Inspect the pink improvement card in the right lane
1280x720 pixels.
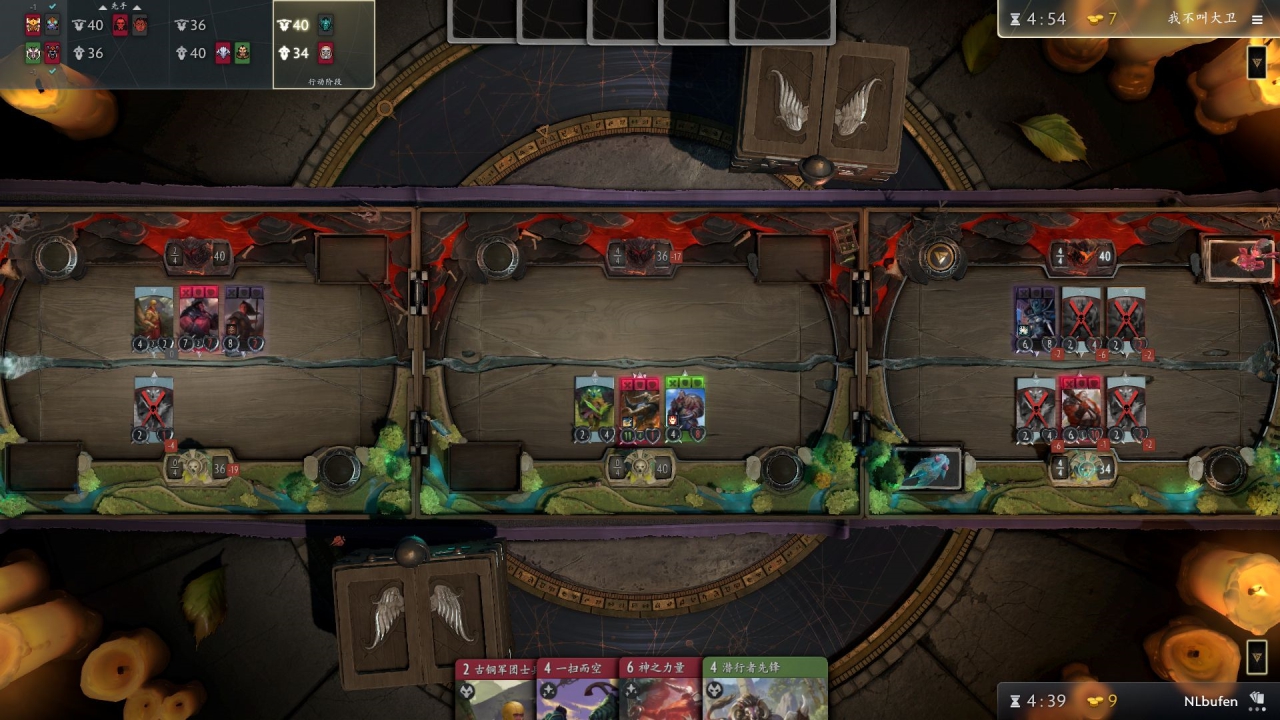coord(1240,259)
